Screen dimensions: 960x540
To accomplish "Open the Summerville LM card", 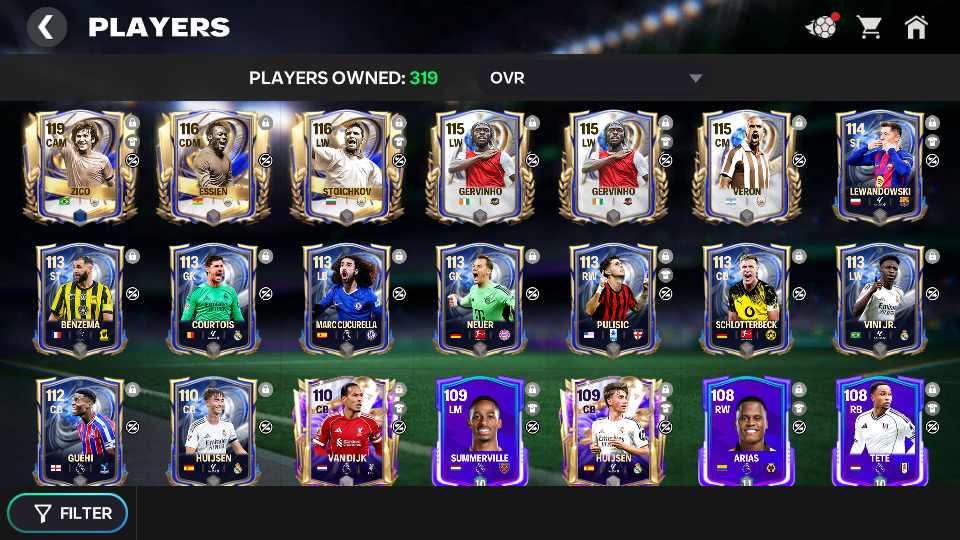I will click(479, 432).
